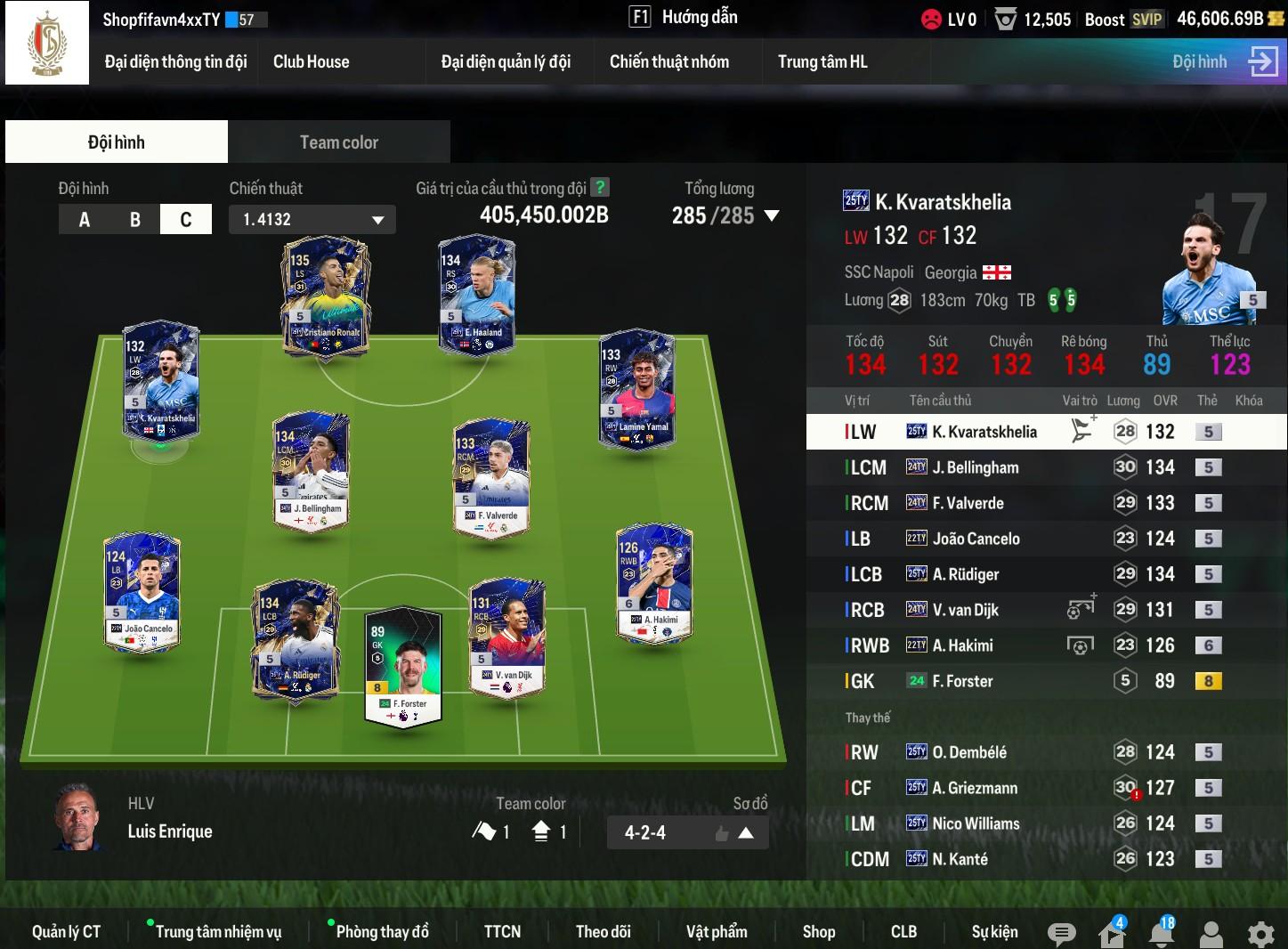
Task: Choose substitute A. Griezmann in the list
Action: pyautogui.click(x=975, y=788)
